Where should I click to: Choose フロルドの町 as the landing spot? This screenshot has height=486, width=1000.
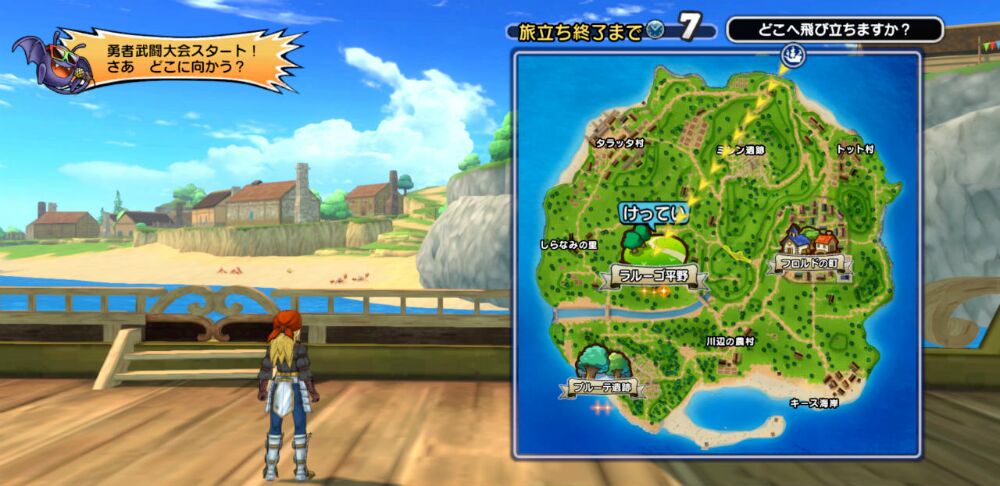[808, 262]
